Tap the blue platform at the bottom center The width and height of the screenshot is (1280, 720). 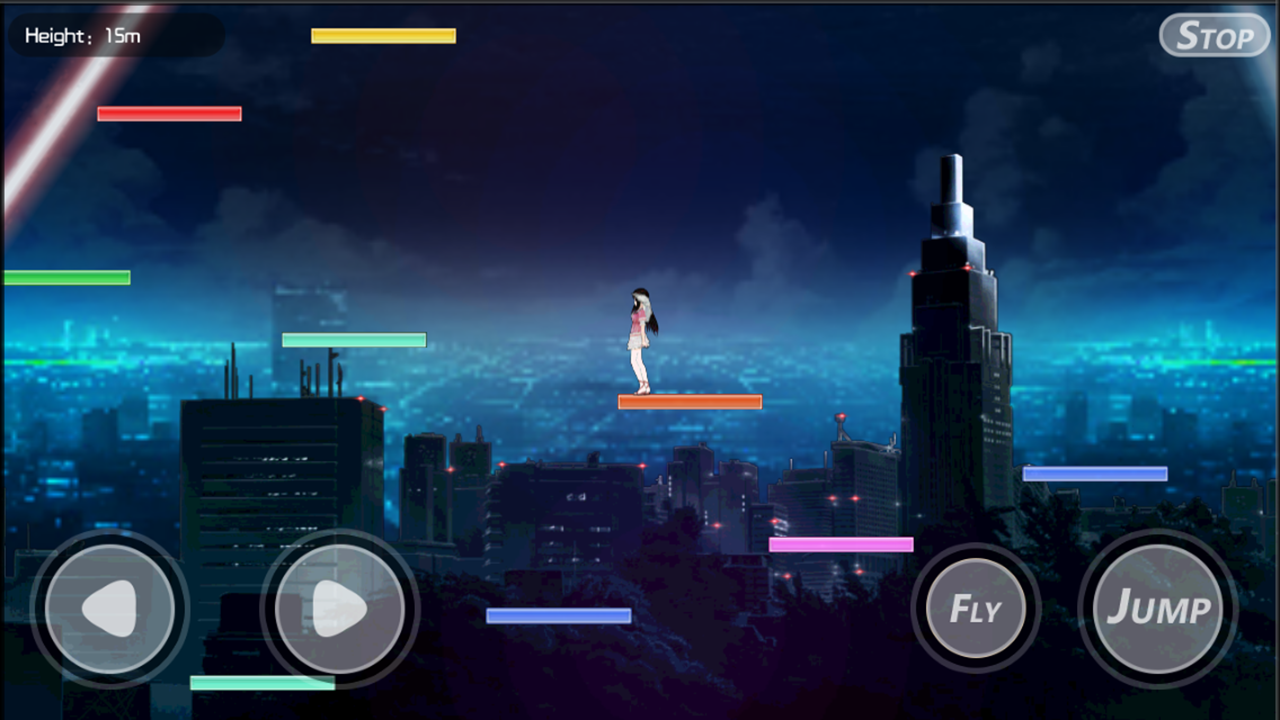(x=558, y=613)
